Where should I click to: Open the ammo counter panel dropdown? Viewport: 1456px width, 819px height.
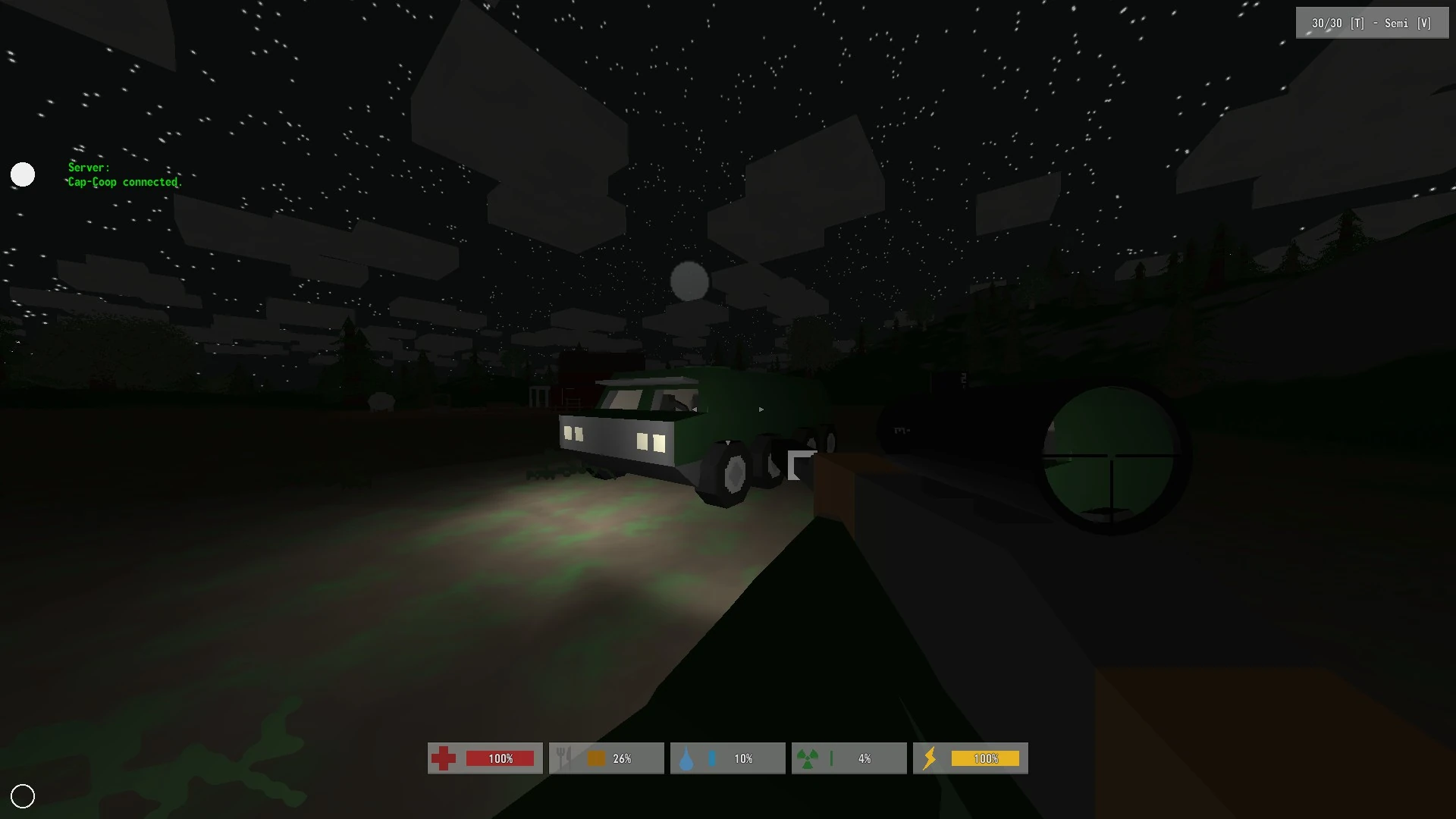1371,23
